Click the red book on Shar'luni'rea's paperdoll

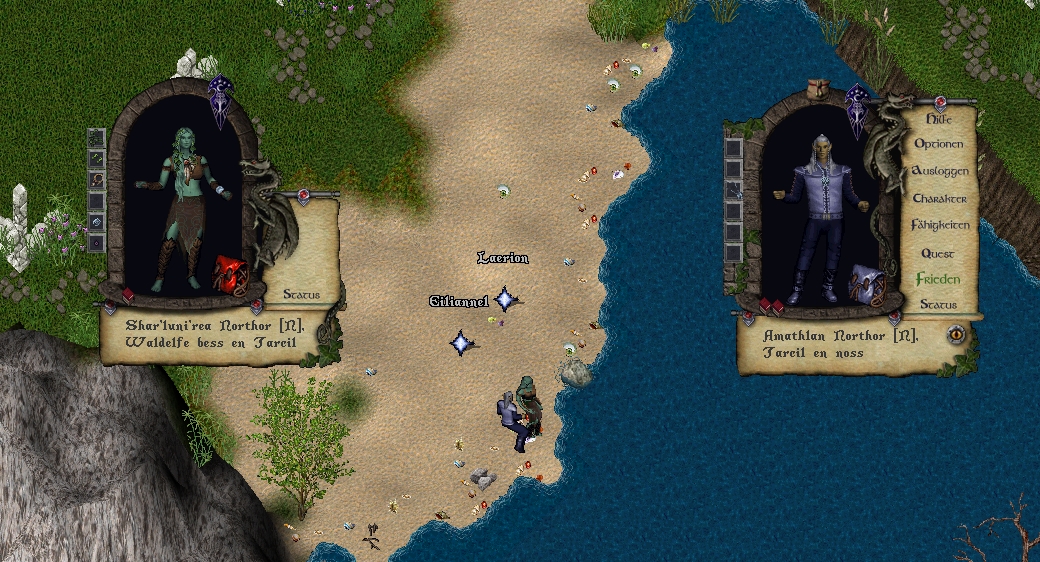(128, 294)
